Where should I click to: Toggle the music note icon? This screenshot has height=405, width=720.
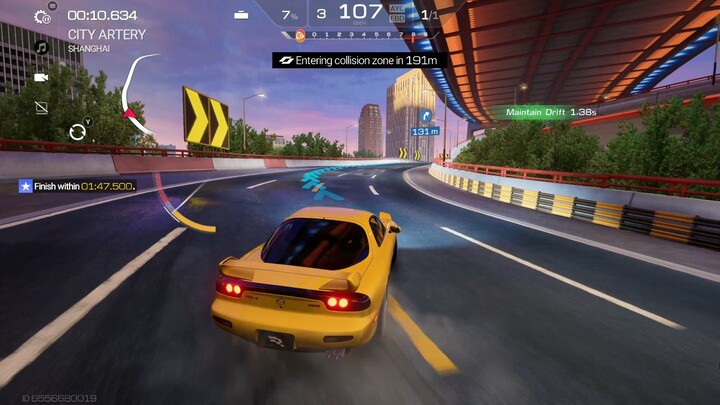click(x=42, y=47)
